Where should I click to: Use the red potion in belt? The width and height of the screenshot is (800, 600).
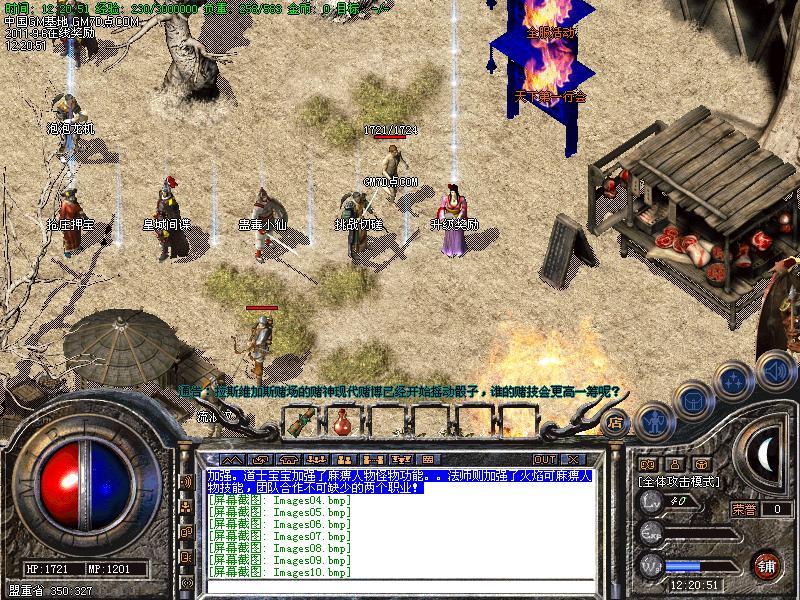[342, 421]
